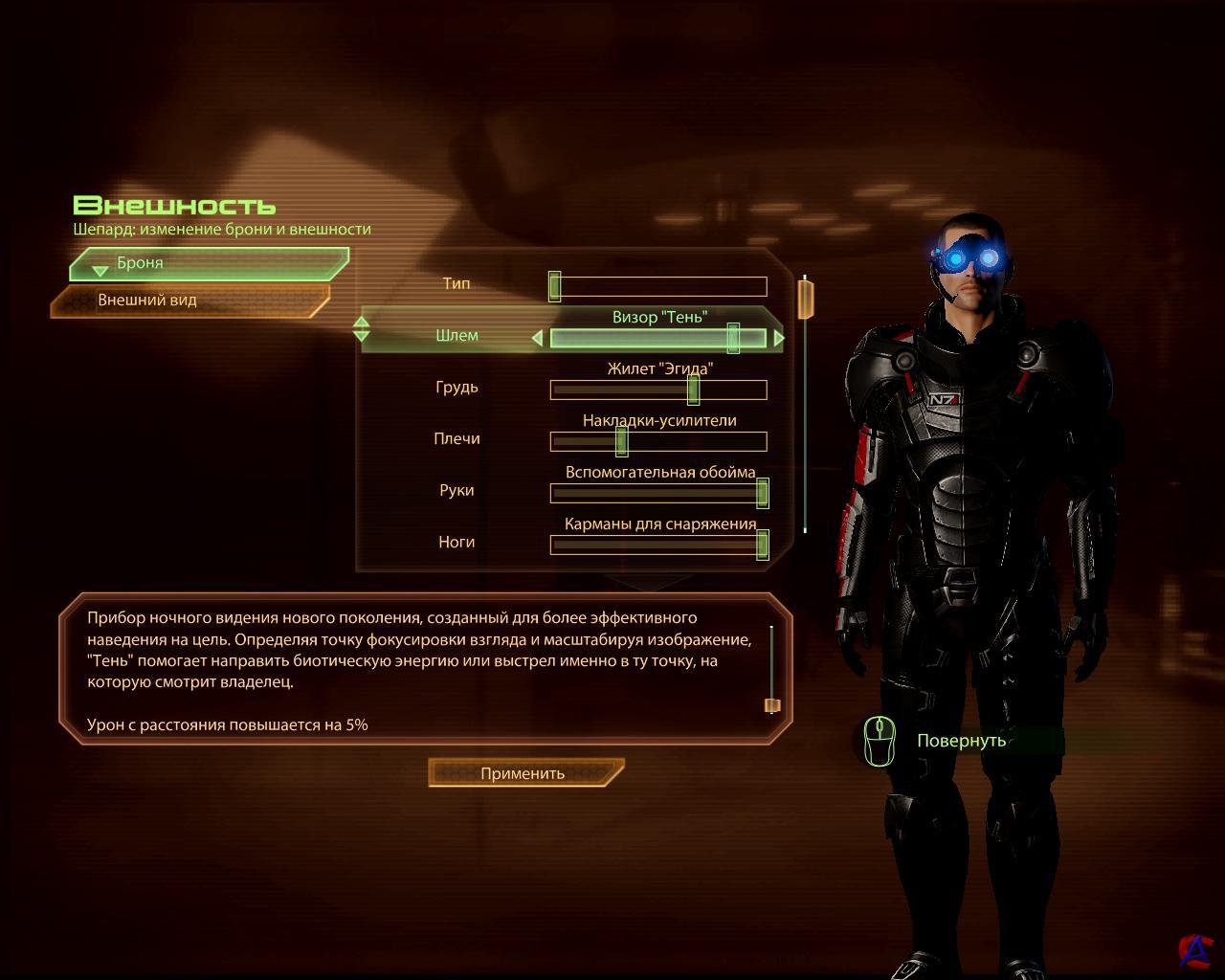Screen dimensions: 1225x980
Task: Click the description box scrollbar handle
Action: (772, 705)
